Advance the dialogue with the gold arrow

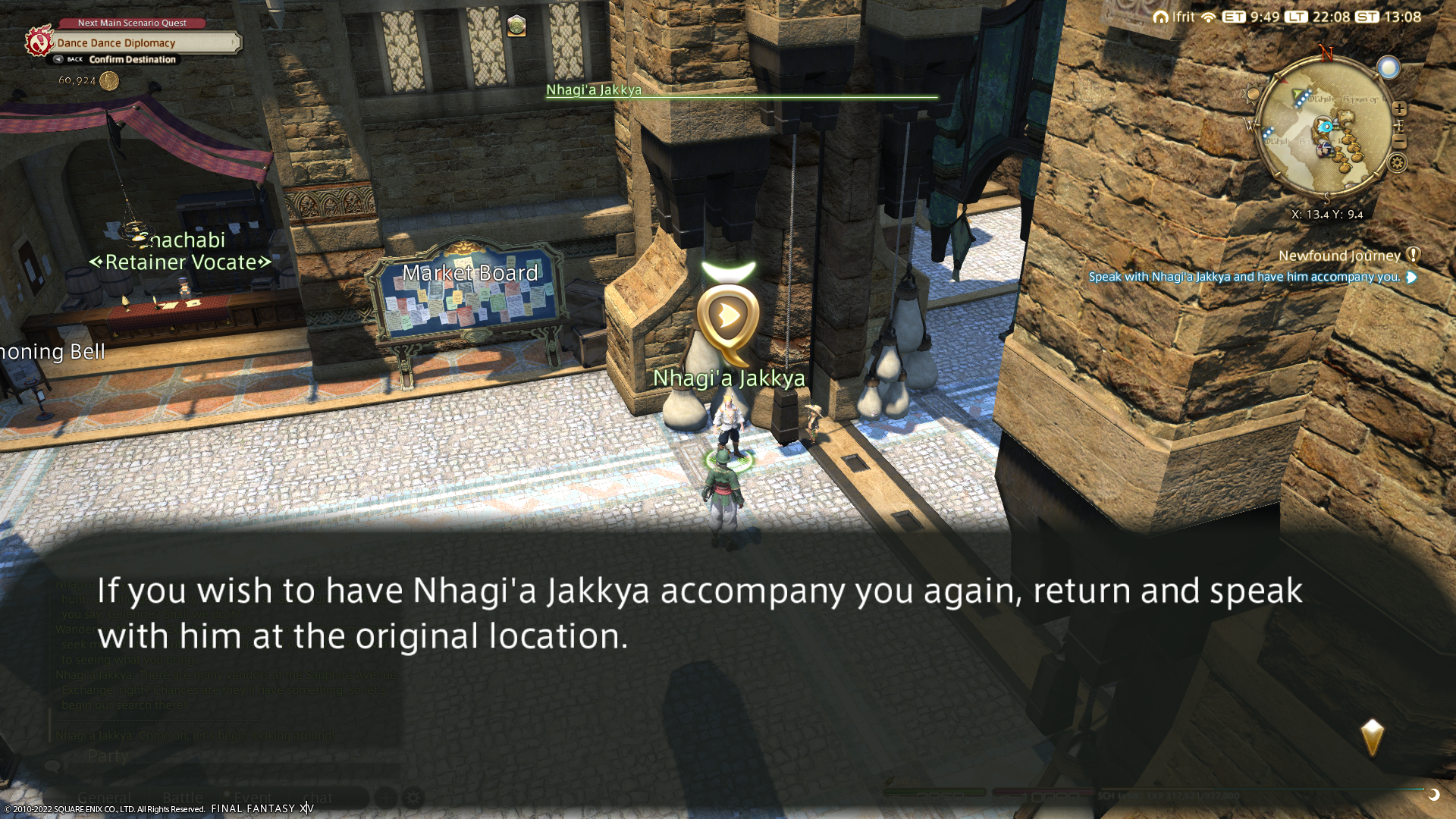tap(1372, 737)
